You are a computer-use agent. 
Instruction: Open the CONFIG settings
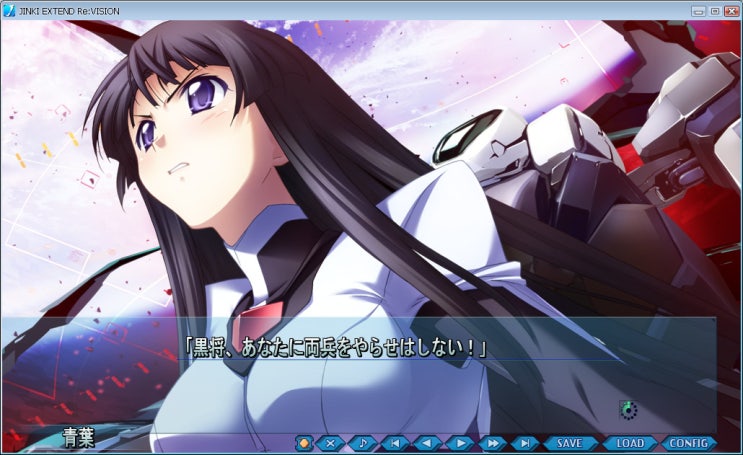coord(688,442)
